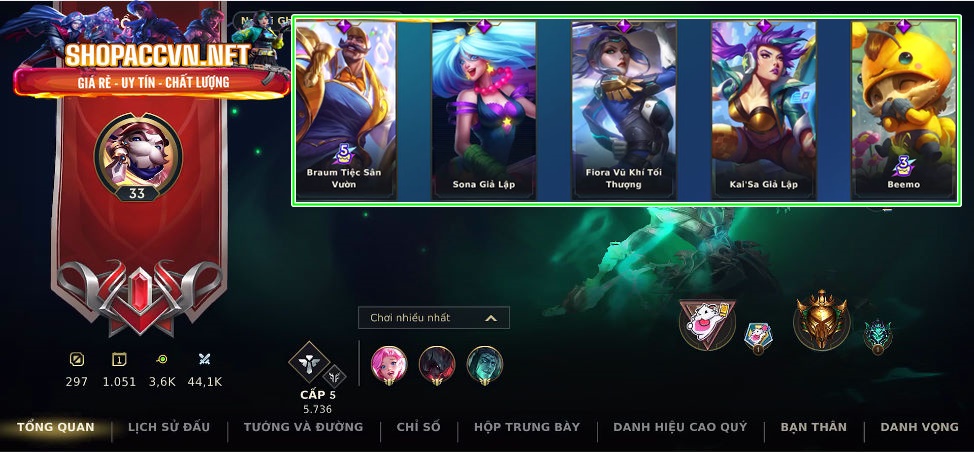Viewport: 974px width, 452px height.
Task: Select the Braum Tiệc Sân Vườn skin card
Action: coord(344,110)
